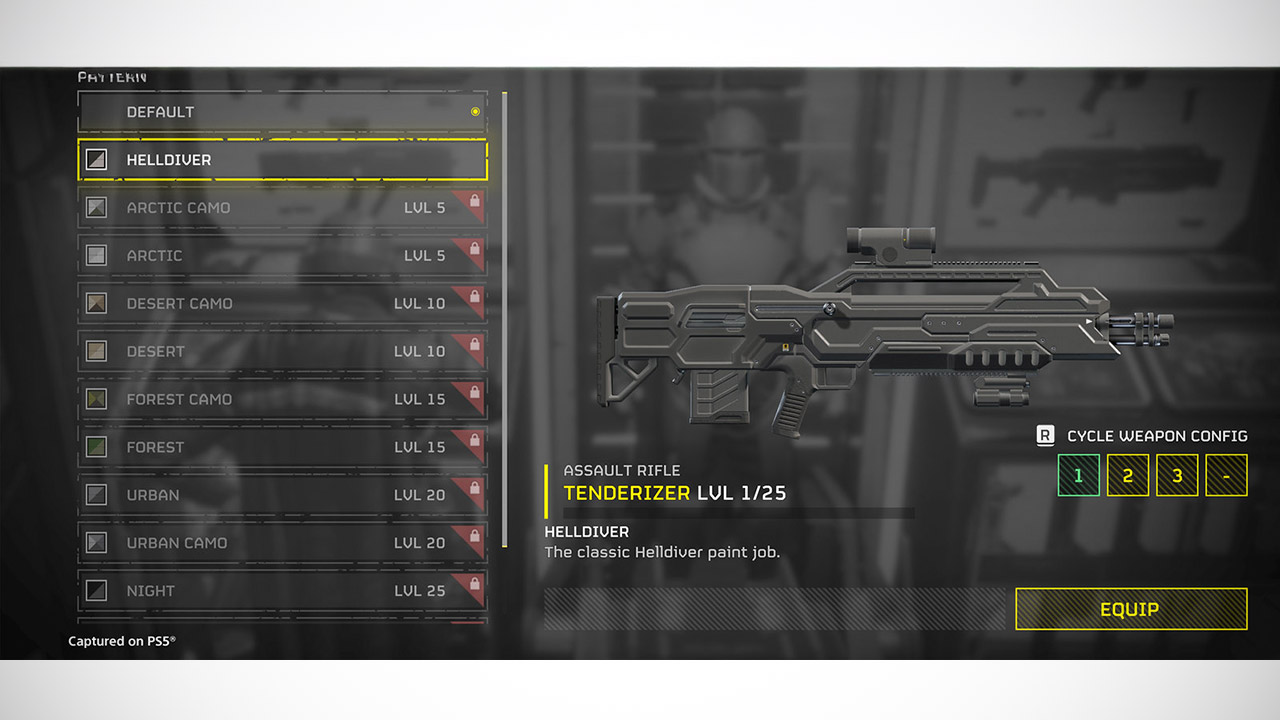Image resolution: width=1280 pixels, height=720 pixels.
Task: Select the Night pattern at level 25
Action: 282,591
